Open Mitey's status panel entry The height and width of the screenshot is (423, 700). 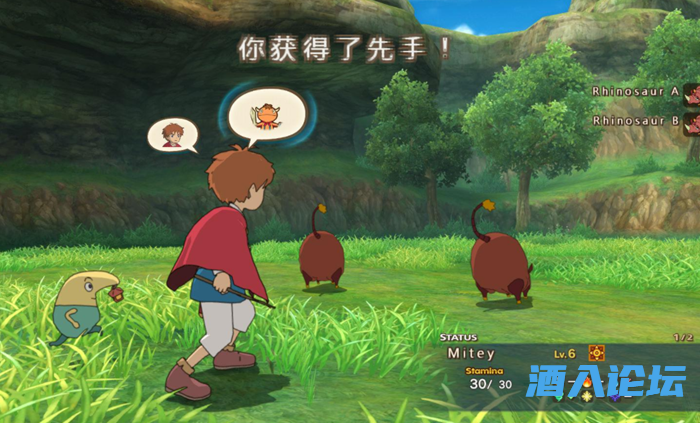coord(470,354)
